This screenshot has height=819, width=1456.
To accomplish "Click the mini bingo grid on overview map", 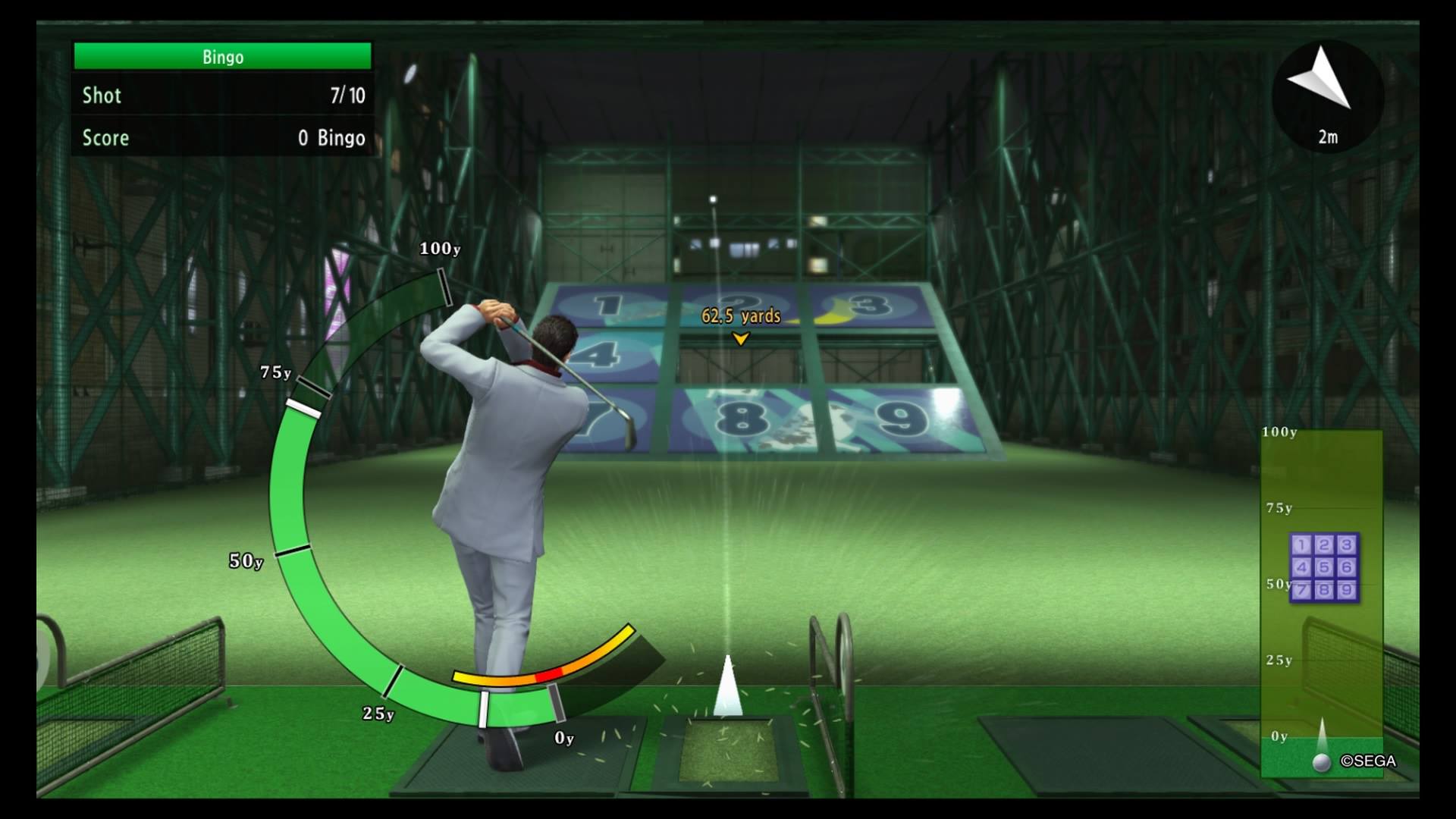I will click(1323, 567).
